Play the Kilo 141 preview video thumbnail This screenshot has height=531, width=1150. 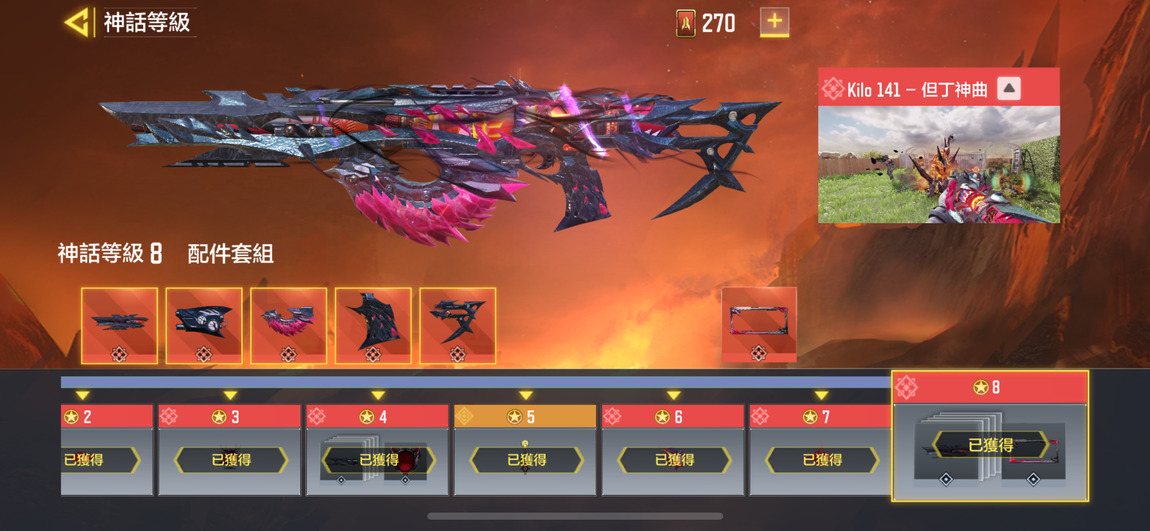click(938, 165)
